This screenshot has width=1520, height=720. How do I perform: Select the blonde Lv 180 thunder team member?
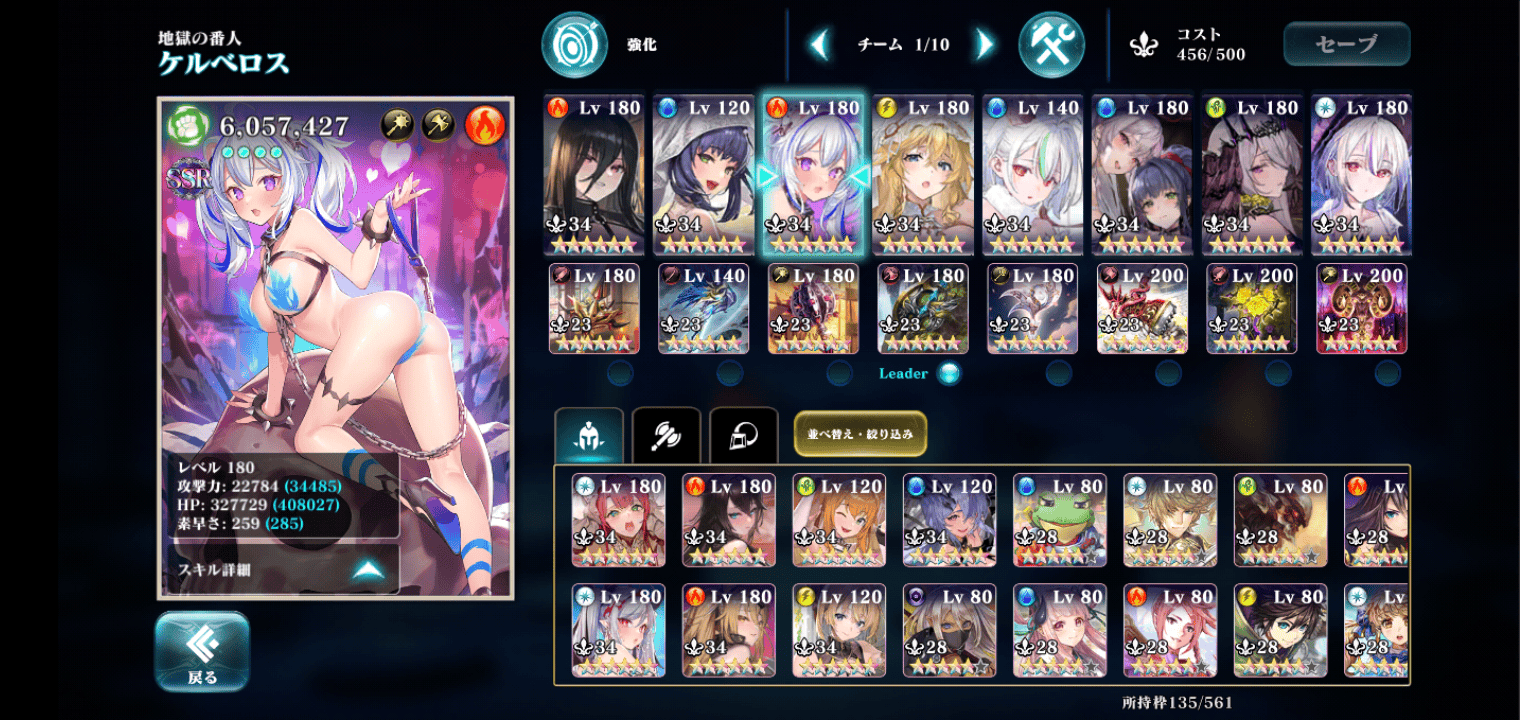(922, 176)
